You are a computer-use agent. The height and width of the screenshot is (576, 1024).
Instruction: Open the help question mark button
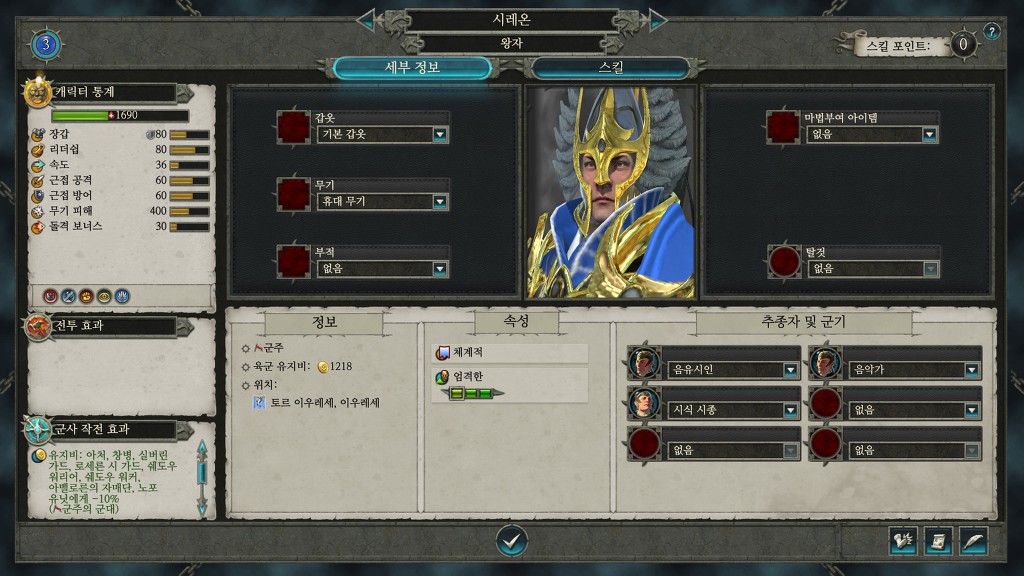[991, 31]
